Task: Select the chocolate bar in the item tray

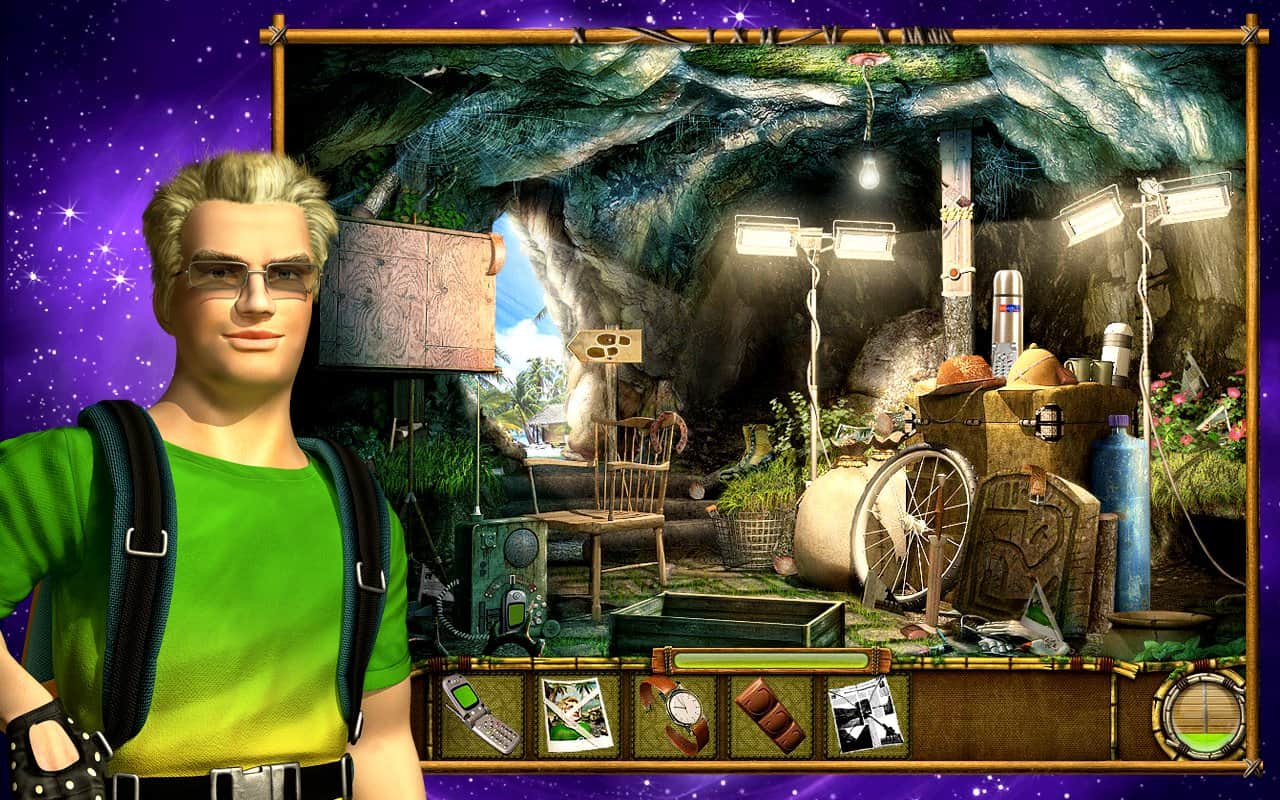Action: point(770,714)
